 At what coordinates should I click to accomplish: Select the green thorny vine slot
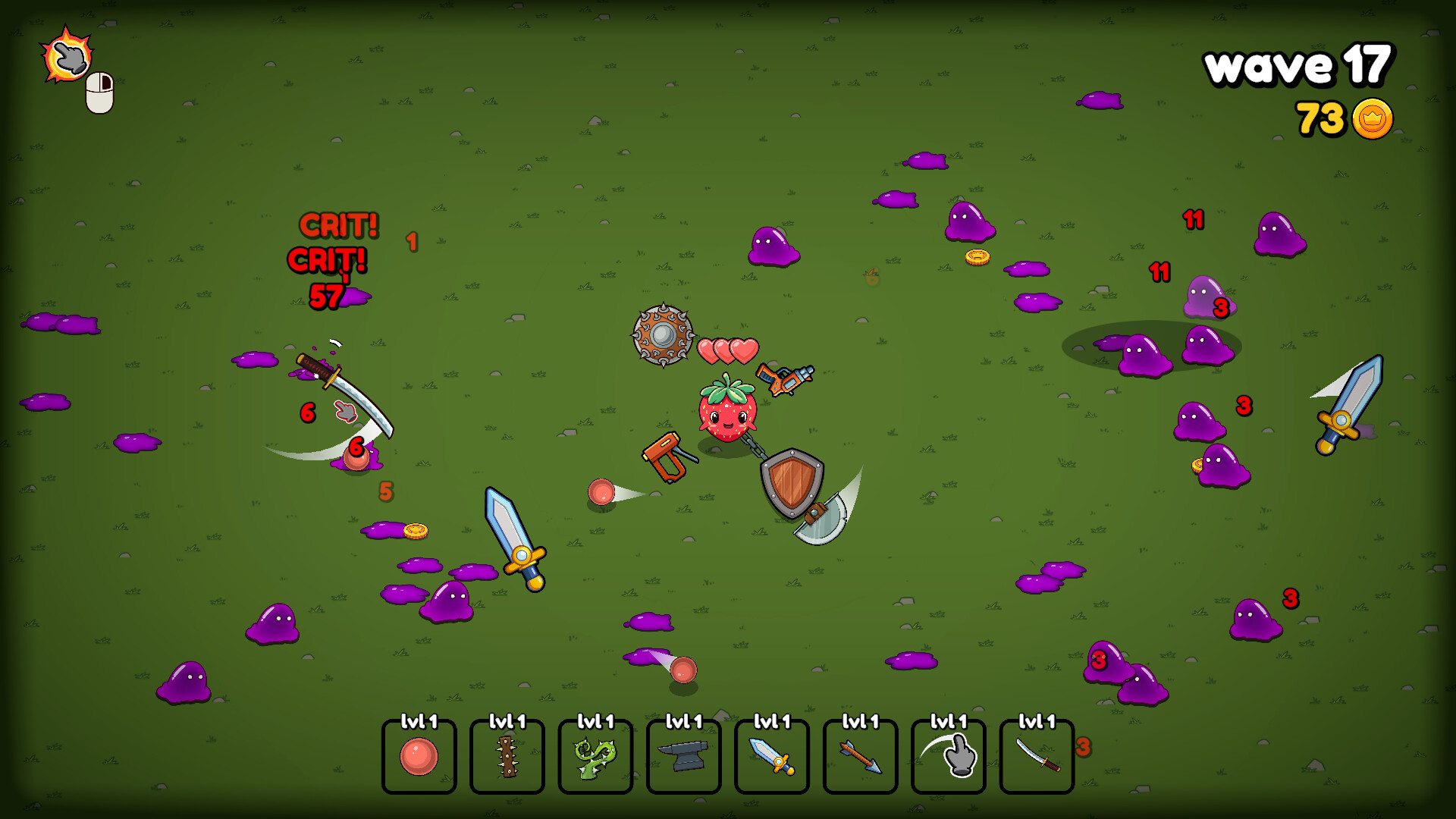tap(595, 756)
